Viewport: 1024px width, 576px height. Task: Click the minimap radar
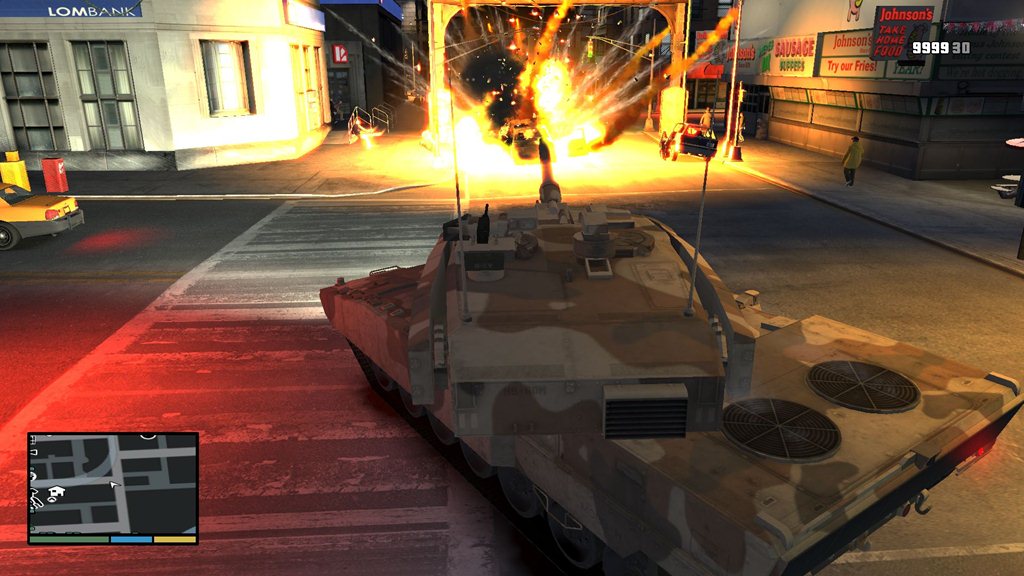point(113,484)
